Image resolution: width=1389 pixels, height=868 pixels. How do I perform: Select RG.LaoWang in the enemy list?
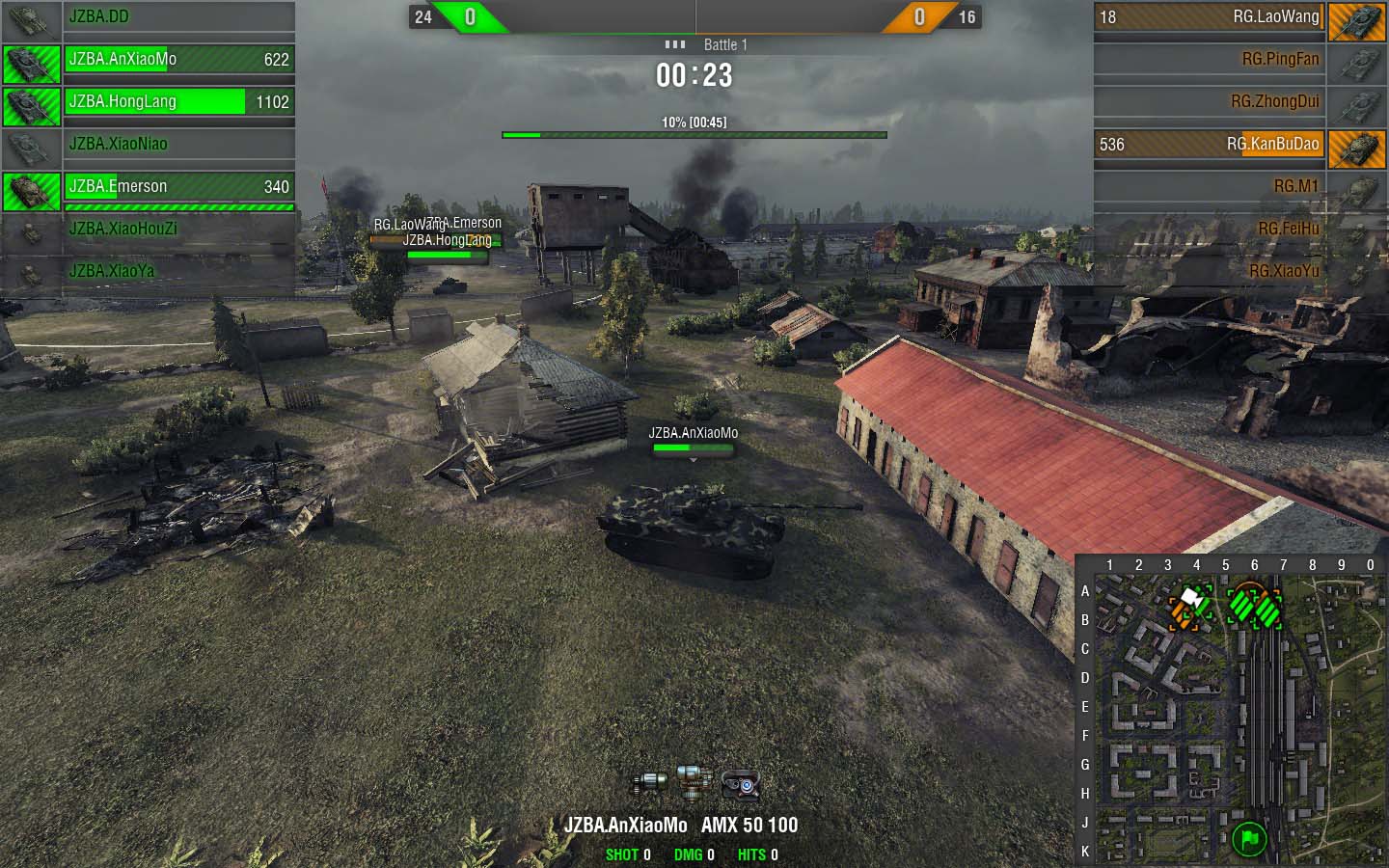point(1210,17)
